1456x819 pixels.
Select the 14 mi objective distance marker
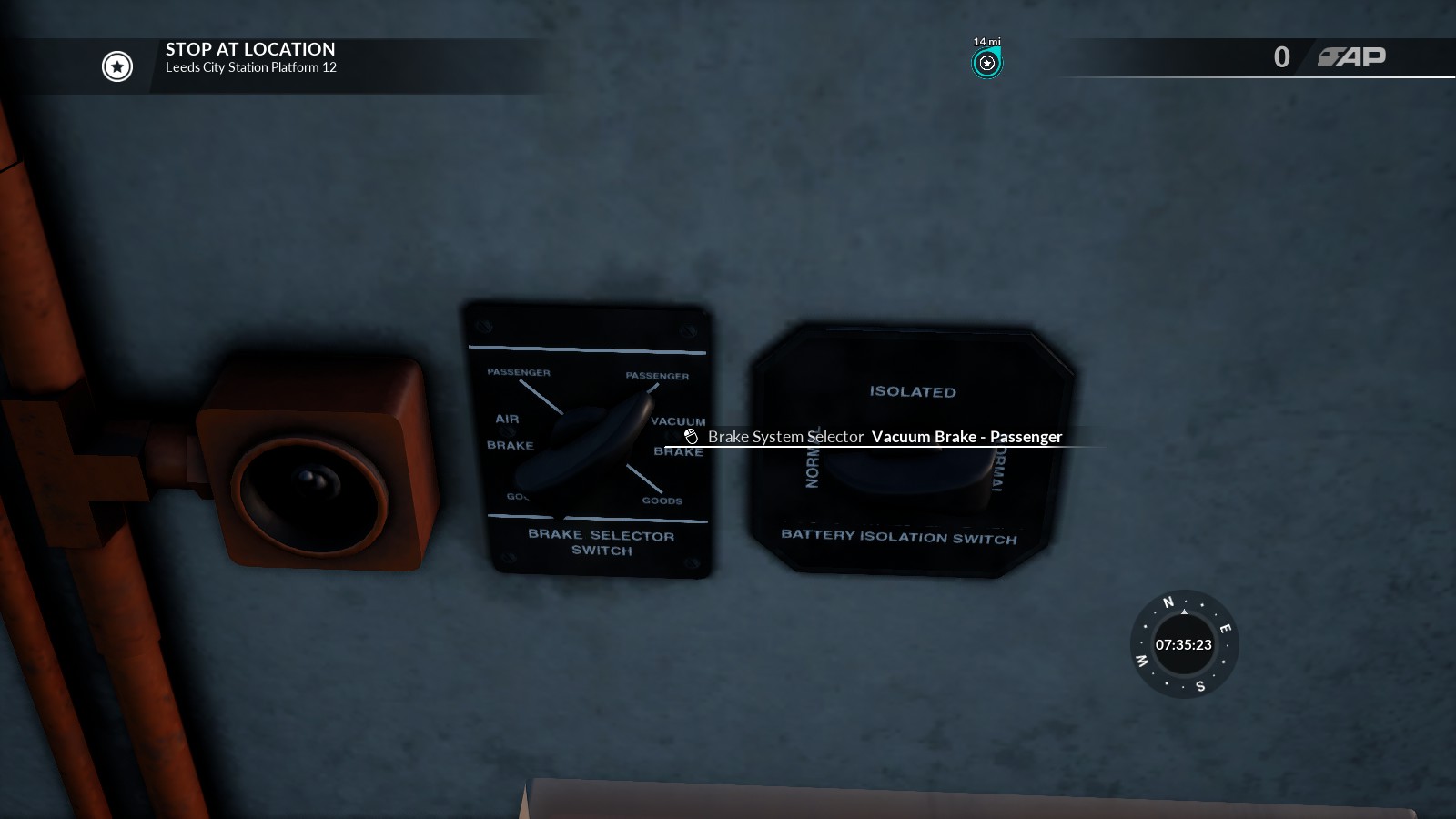(x=986, y=63)
